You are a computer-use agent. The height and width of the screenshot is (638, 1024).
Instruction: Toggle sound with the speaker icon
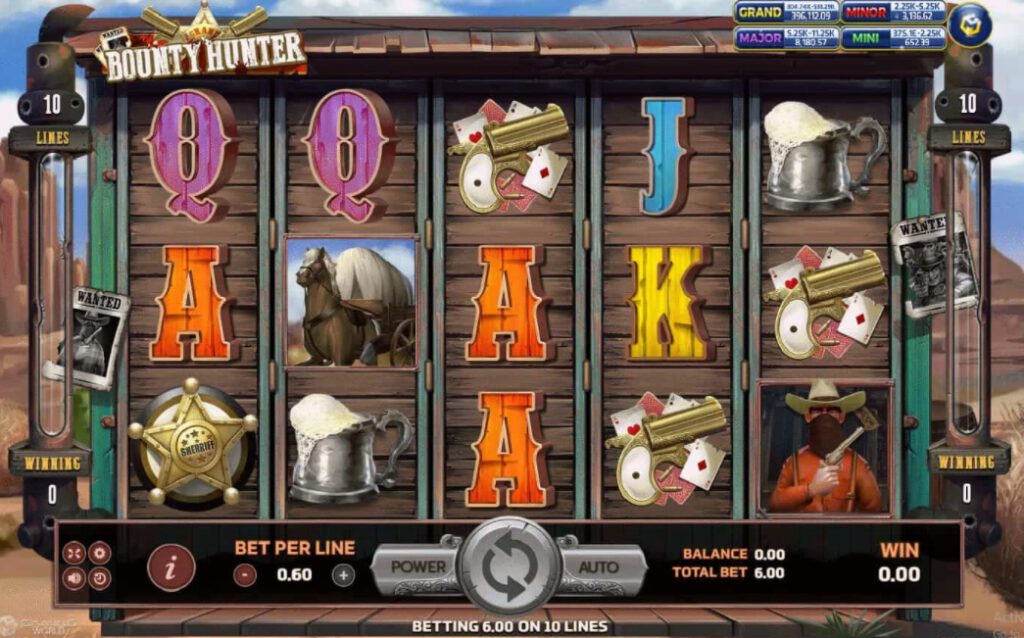point(74,577)
